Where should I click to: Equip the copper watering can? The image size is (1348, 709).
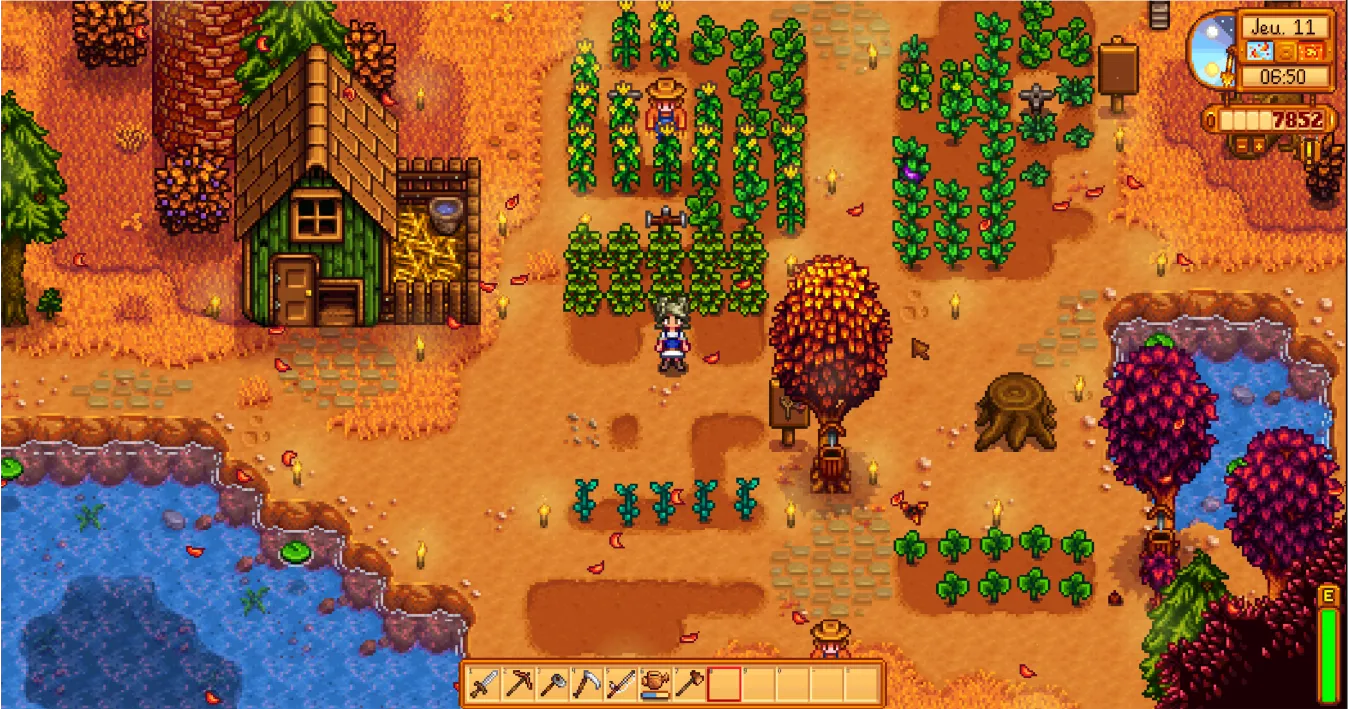tap(655, 684)
